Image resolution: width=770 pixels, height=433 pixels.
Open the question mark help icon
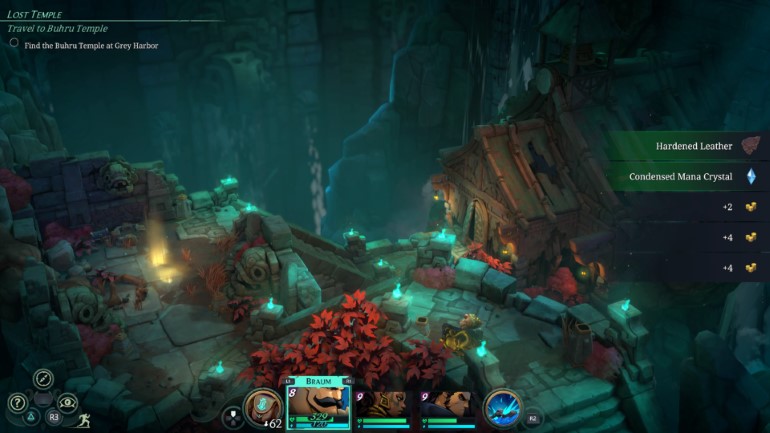click(x=17, y=403)
